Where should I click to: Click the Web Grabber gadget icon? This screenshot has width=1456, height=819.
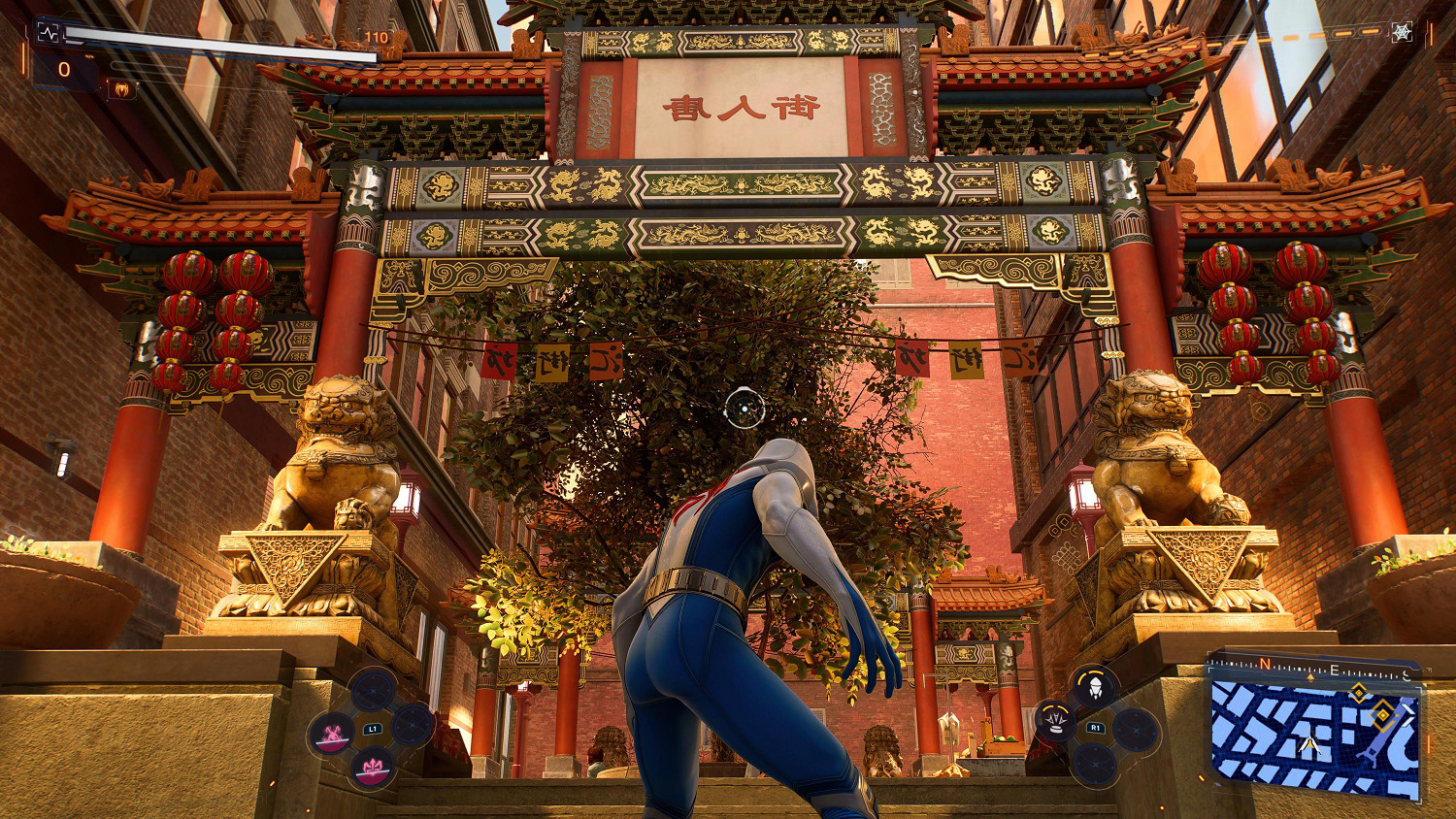(1095, 687)
